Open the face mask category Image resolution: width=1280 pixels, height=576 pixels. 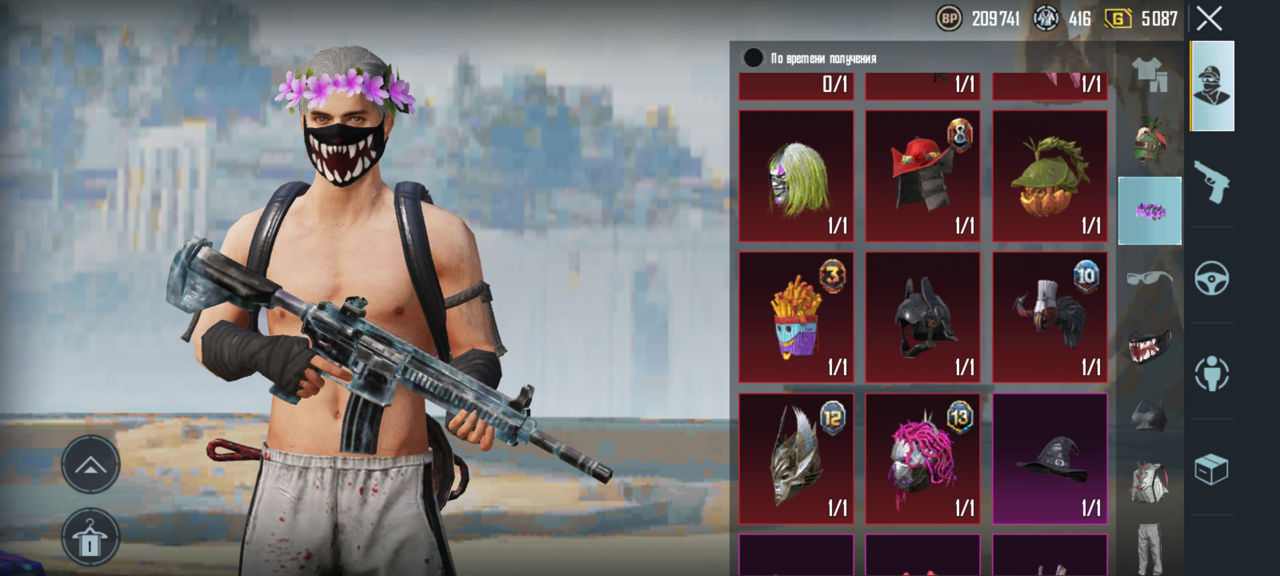(1149, 346)
